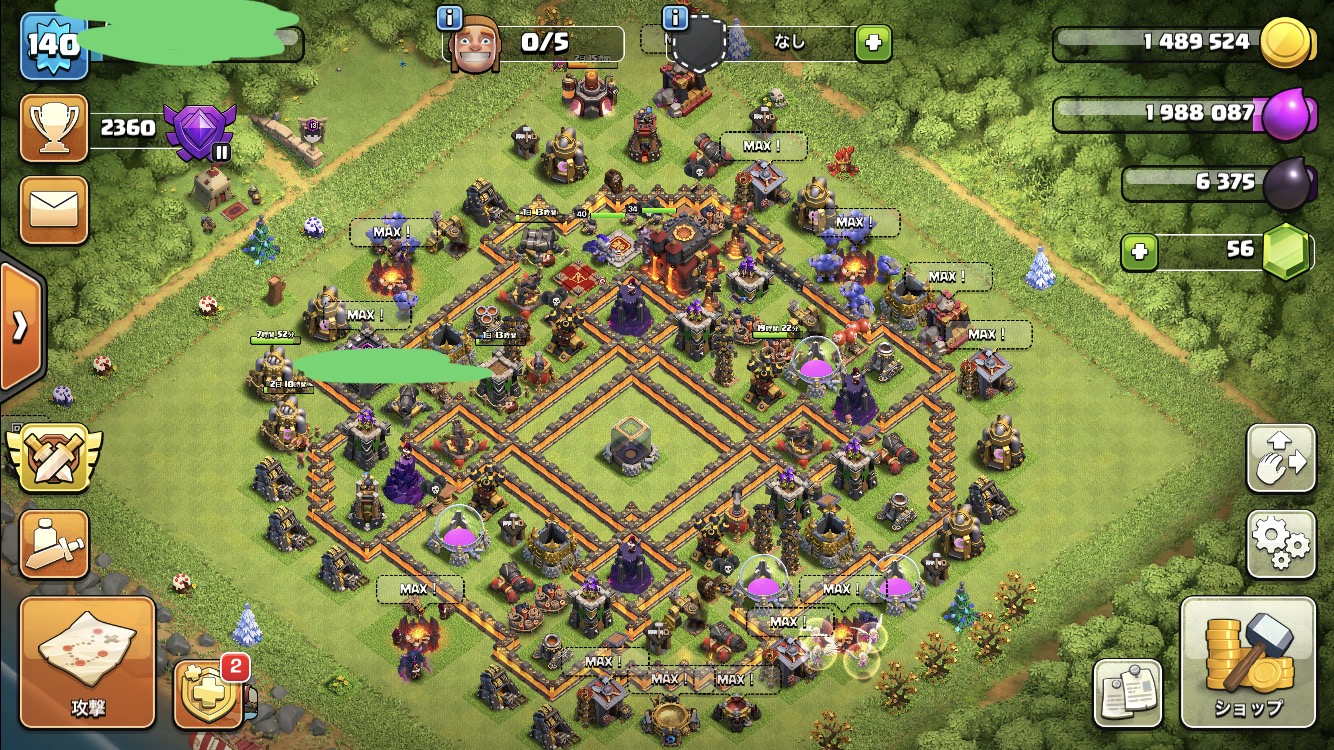Tap the trophy icon for rankings
Screen dimensions: 1334x750
click(54, 128)
